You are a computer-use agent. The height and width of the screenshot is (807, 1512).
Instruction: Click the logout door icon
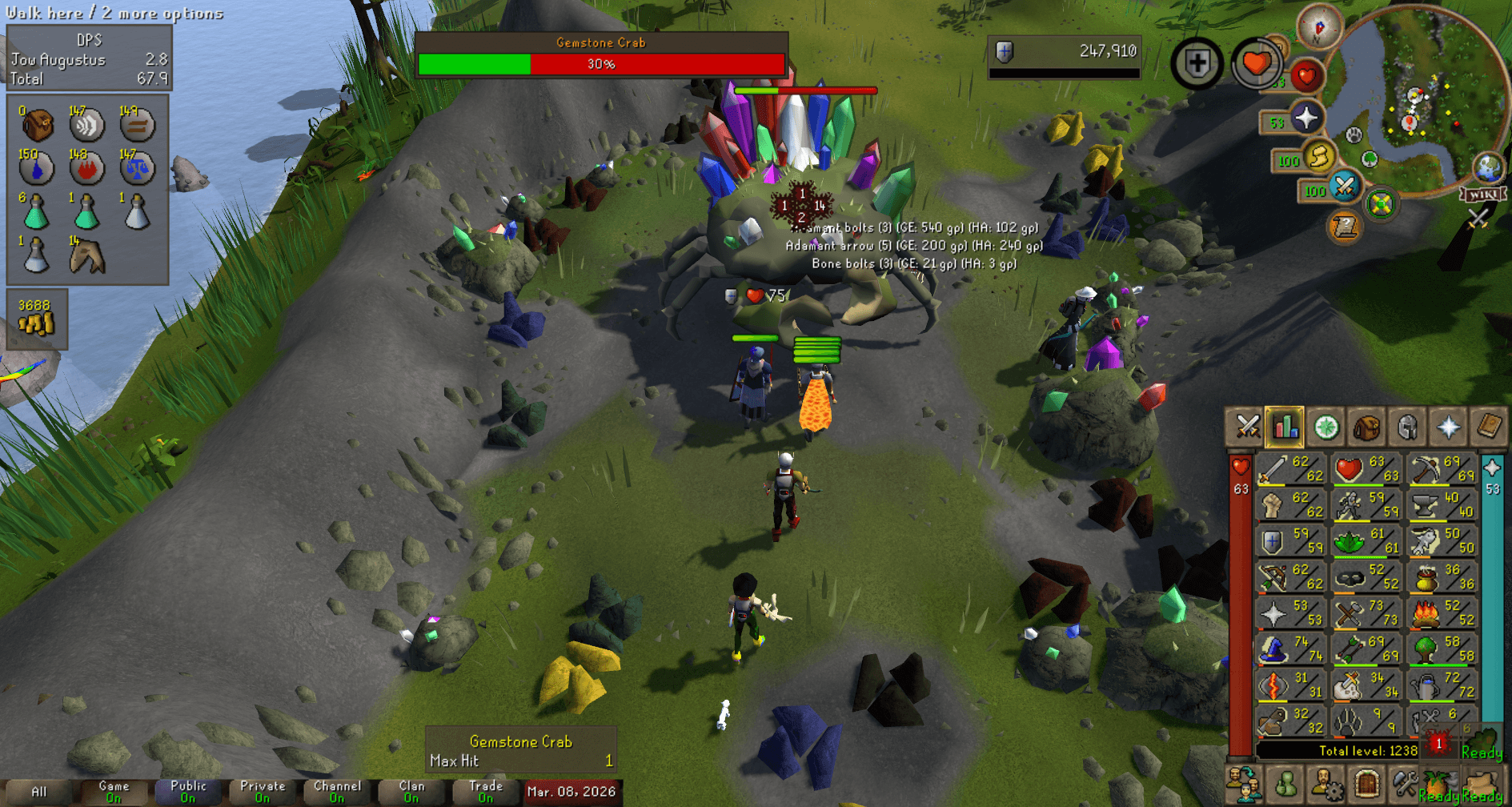[x=1368, y=785]
